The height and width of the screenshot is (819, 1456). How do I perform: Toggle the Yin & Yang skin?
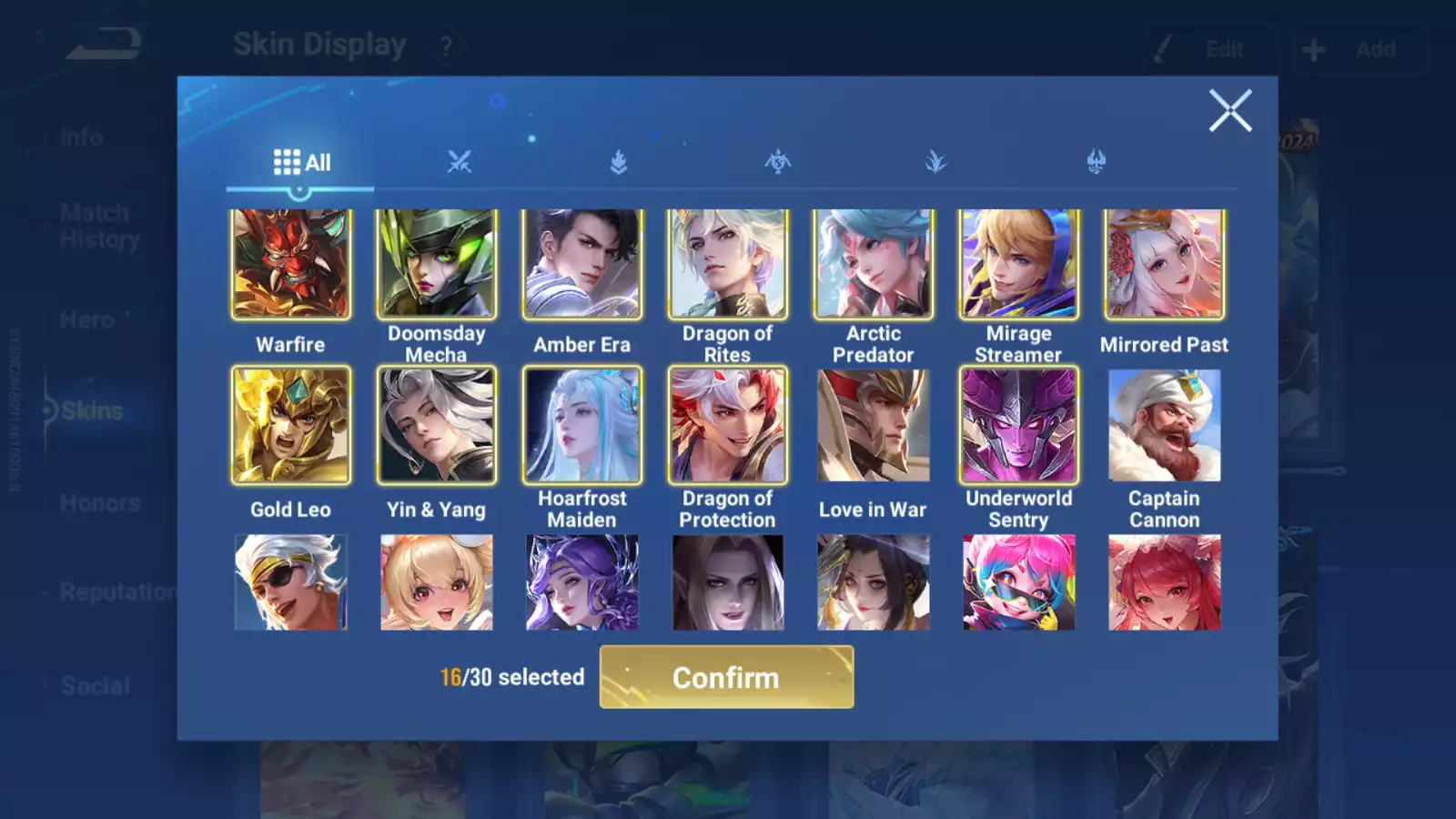(436, 425)
